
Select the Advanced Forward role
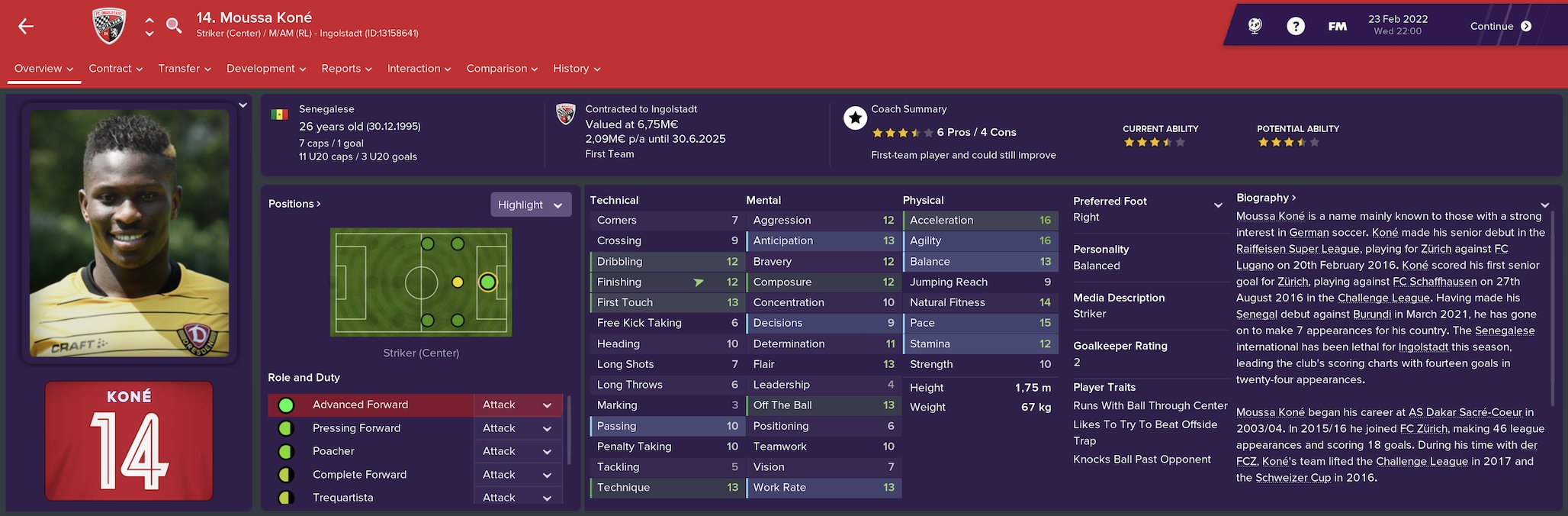tap(360, 405)
